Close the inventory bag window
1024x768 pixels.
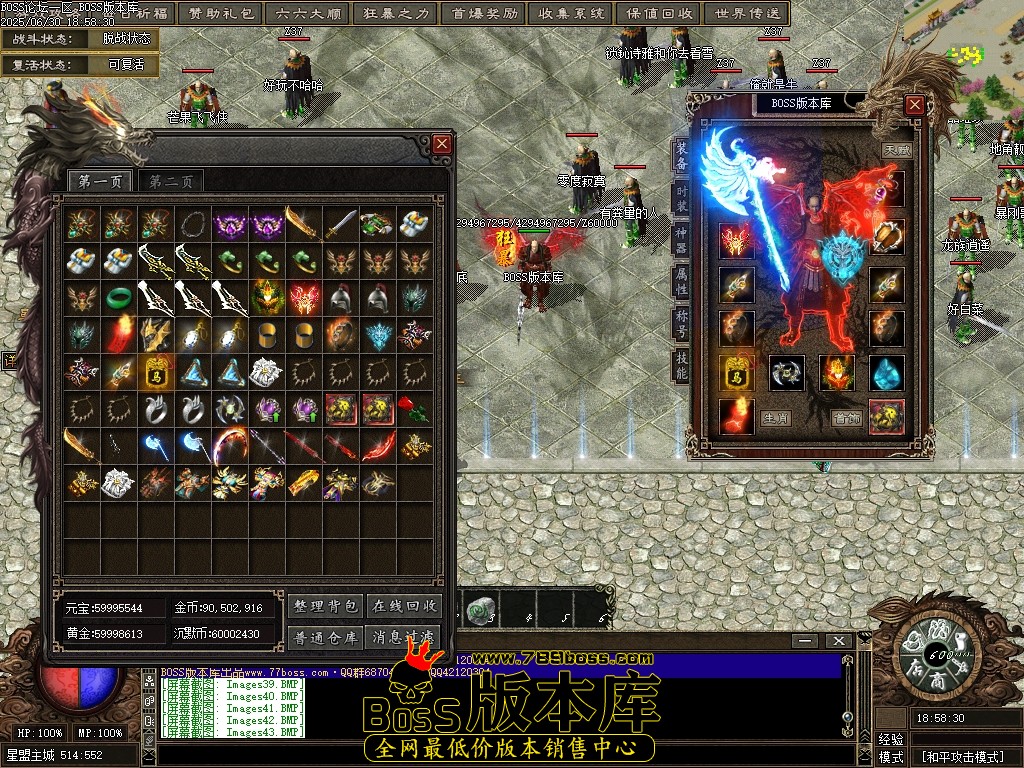(x=442, y=145)
